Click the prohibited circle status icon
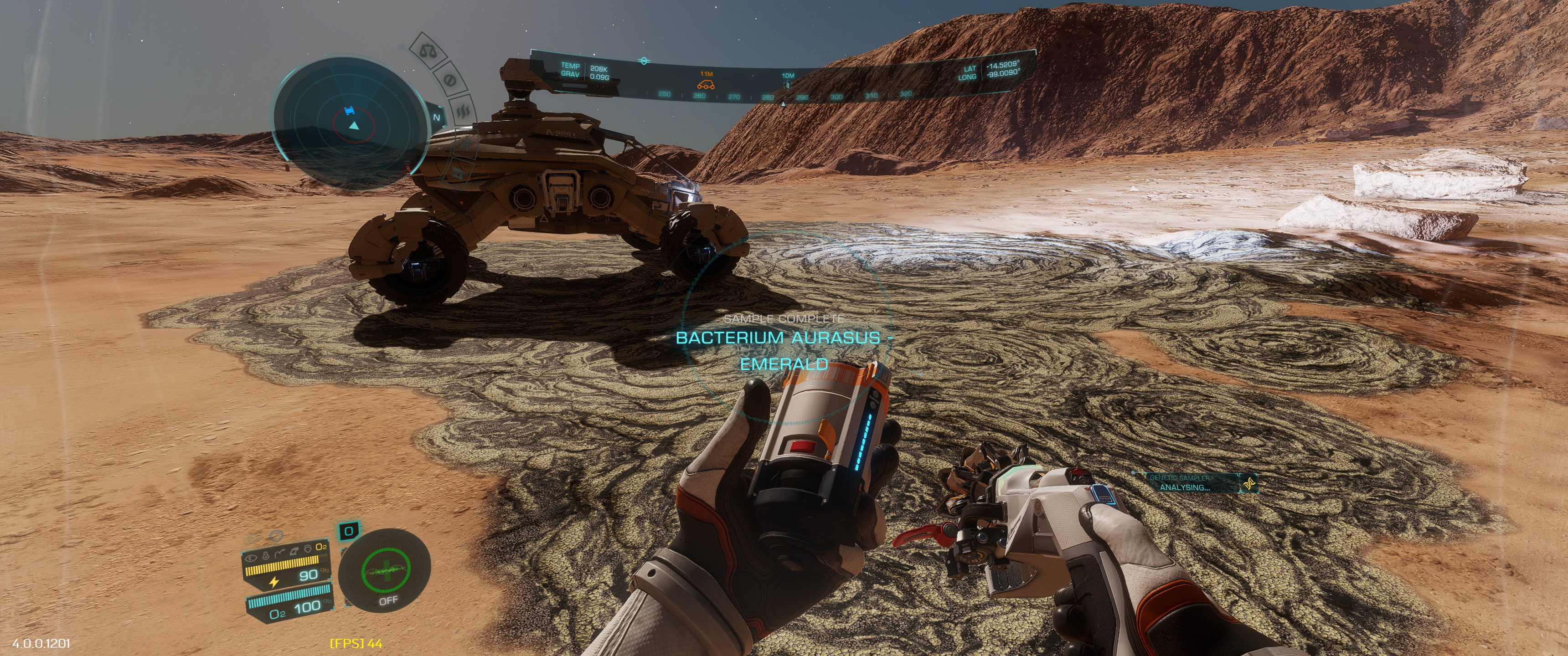 451,80
